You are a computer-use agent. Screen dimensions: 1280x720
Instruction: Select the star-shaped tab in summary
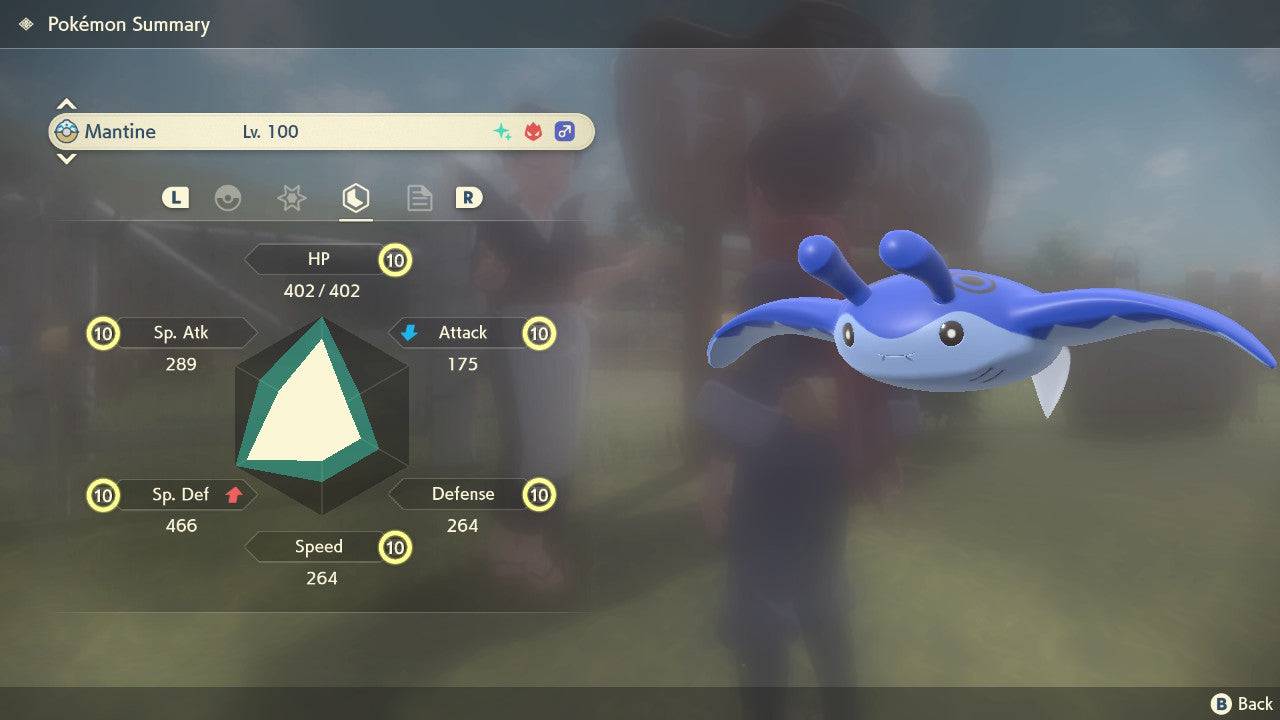tap(291, 198)
